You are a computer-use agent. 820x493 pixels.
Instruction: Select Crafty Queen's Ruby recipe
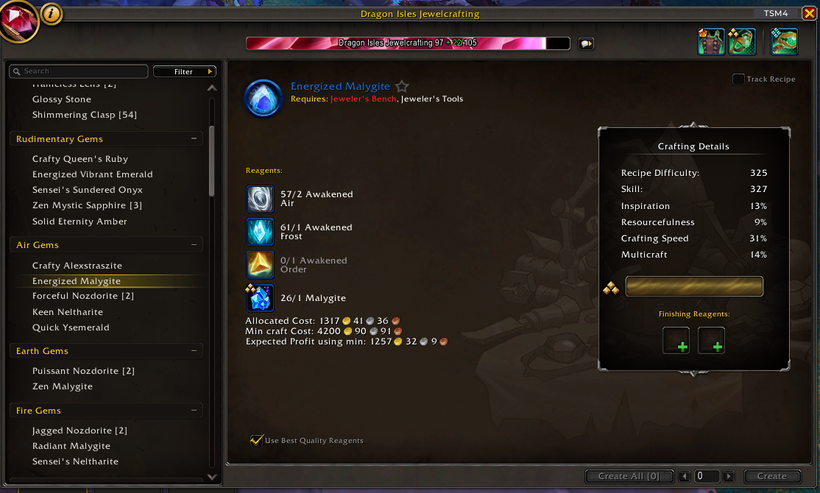[x=80, y=159]
